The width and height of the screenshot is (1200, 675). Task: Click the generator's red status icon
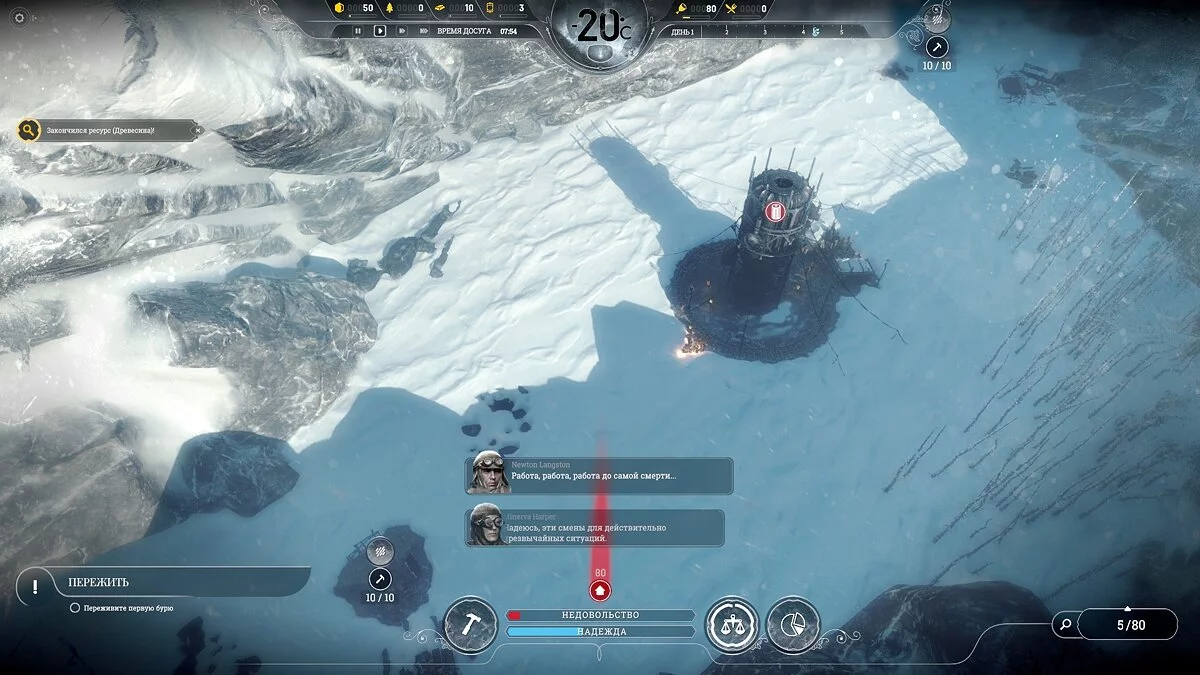[775, 211]
